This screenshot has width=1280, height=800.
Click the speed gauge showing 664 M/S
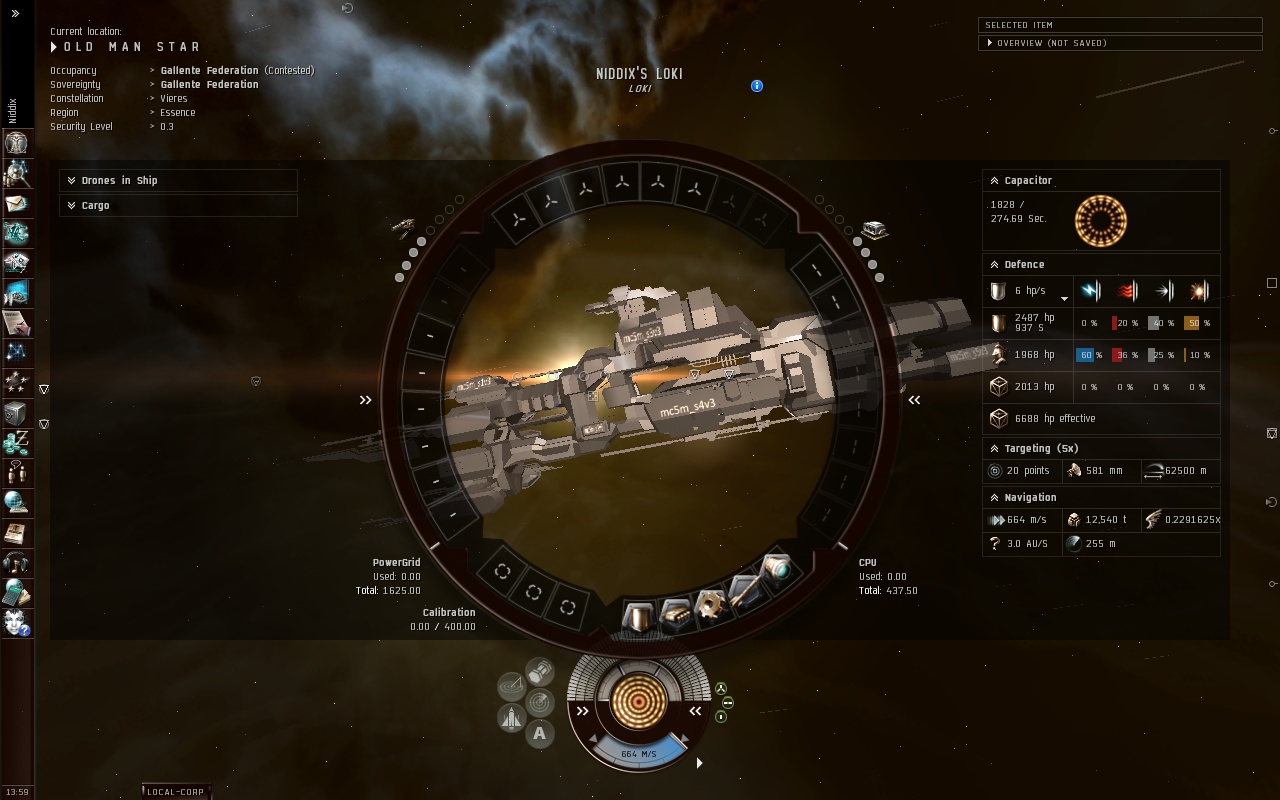click(638, 754)
